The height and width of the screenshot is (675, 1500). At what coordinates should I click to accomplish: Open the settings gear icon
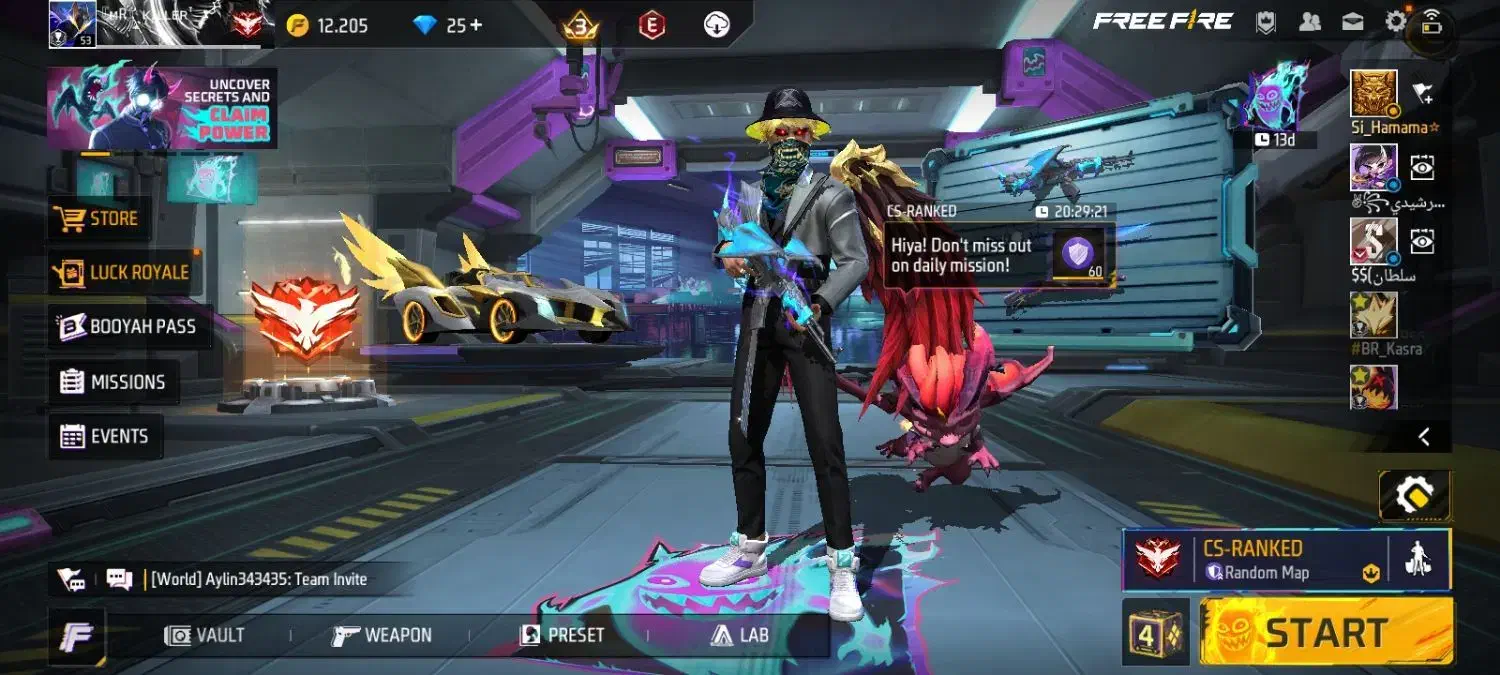point(1395,22)
